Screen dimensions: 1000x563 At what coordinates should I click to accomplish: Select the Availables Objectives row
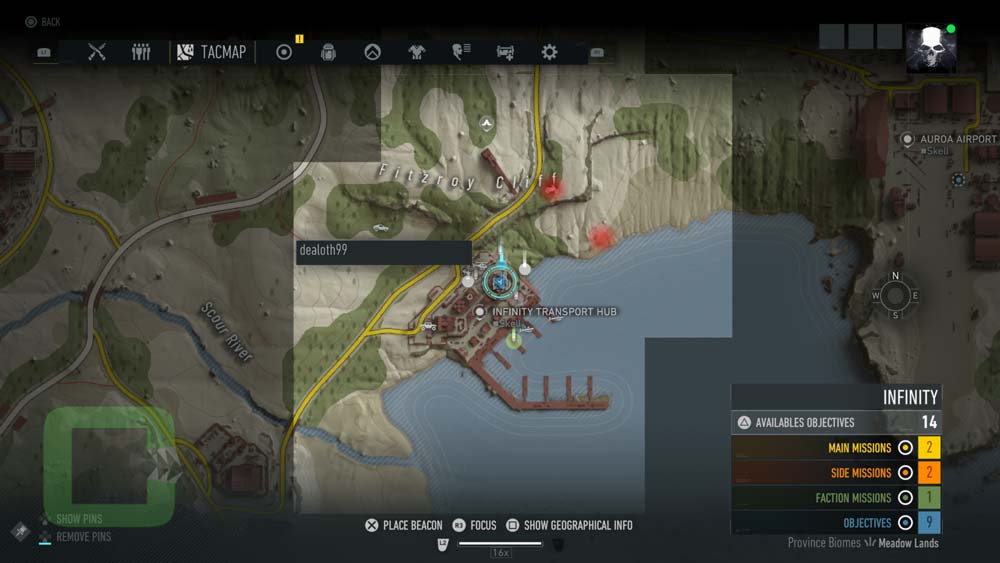click(836, 422)
